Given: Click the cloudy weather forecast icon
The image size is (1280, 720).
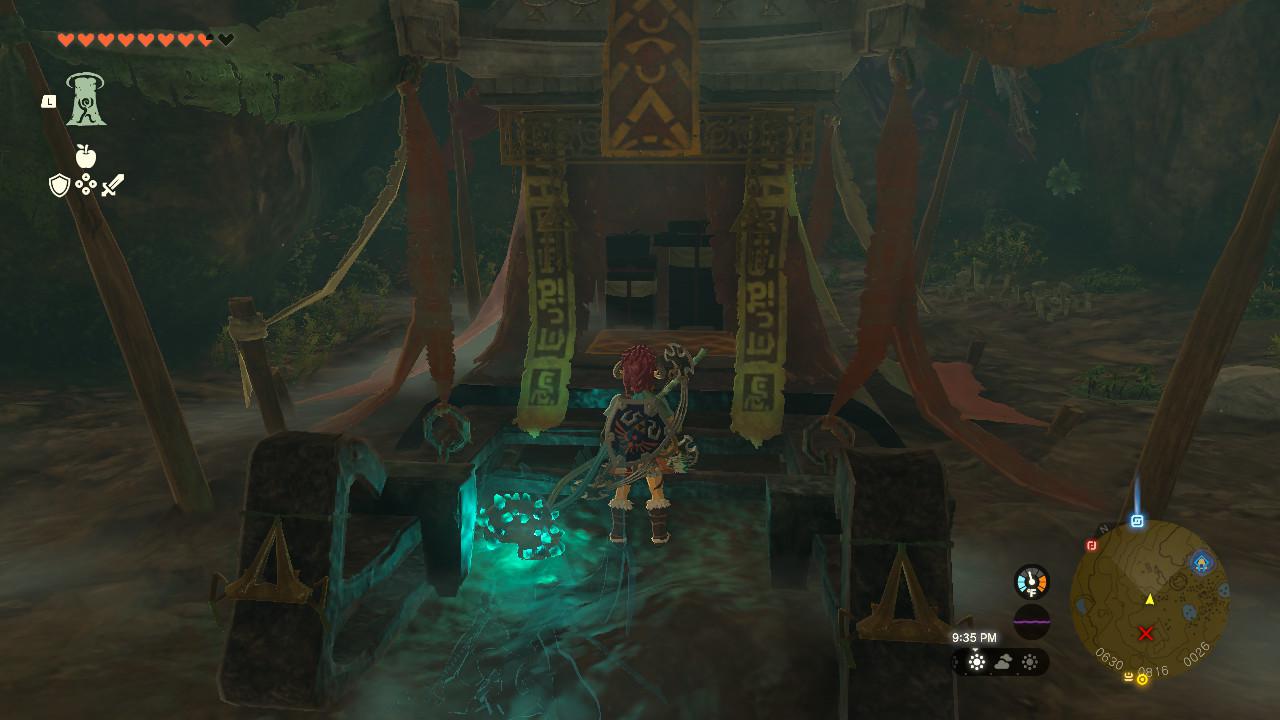Looking at the screenshot, I should pos(1002,661).
